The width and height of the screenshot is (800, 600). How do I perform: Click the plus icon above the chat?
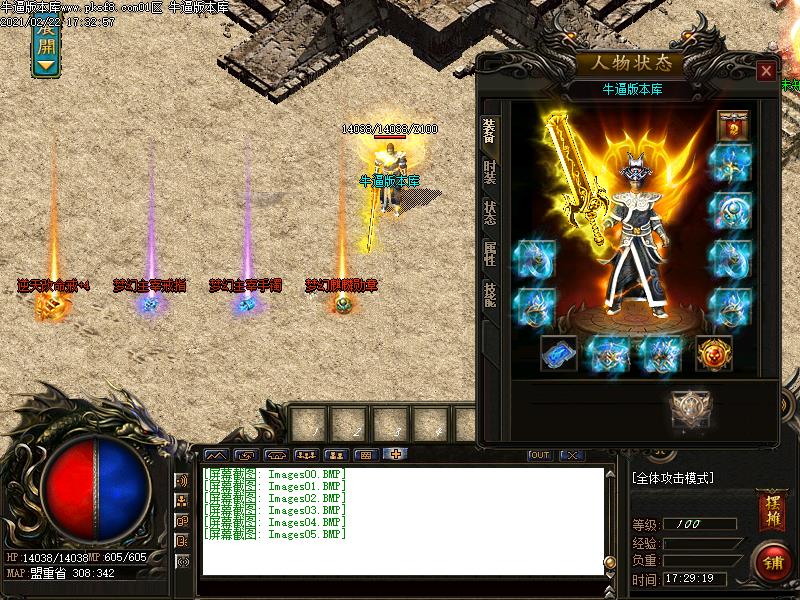point(396,455)
